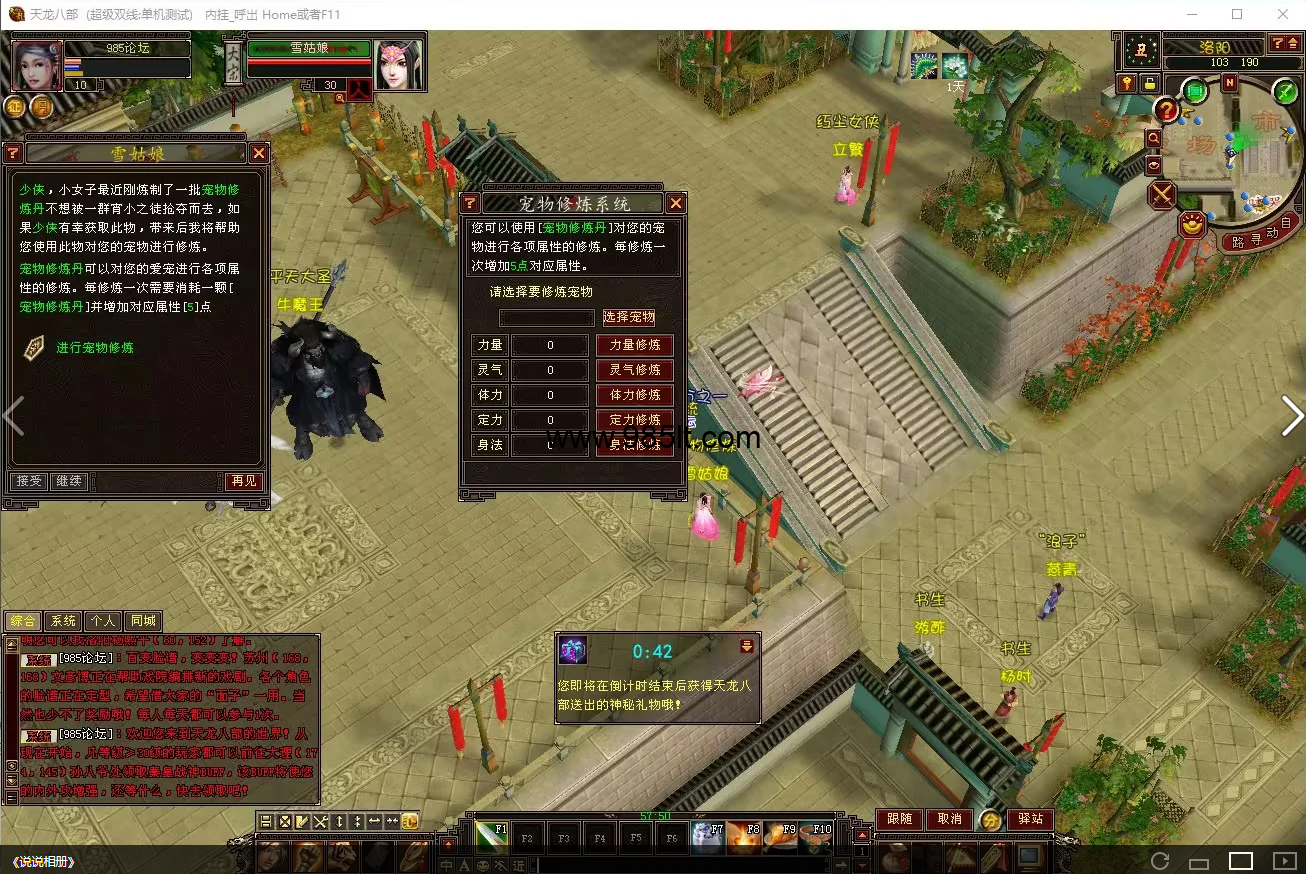Activate the 跟随 follow button
This screenshot has width=1306, height=874.
[900, 819]
